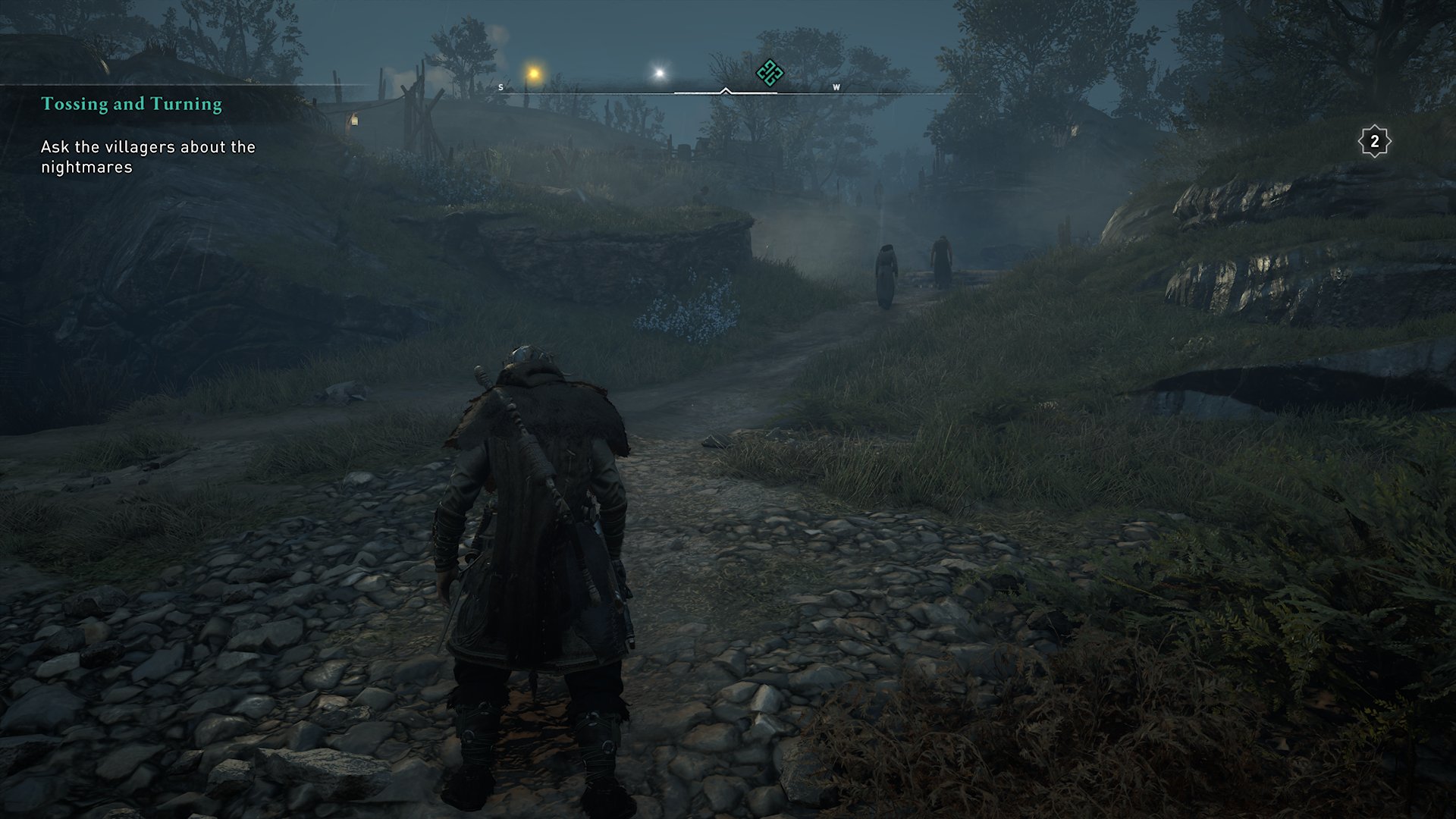Select the green quest objective icon on the compass

point(768,71)
